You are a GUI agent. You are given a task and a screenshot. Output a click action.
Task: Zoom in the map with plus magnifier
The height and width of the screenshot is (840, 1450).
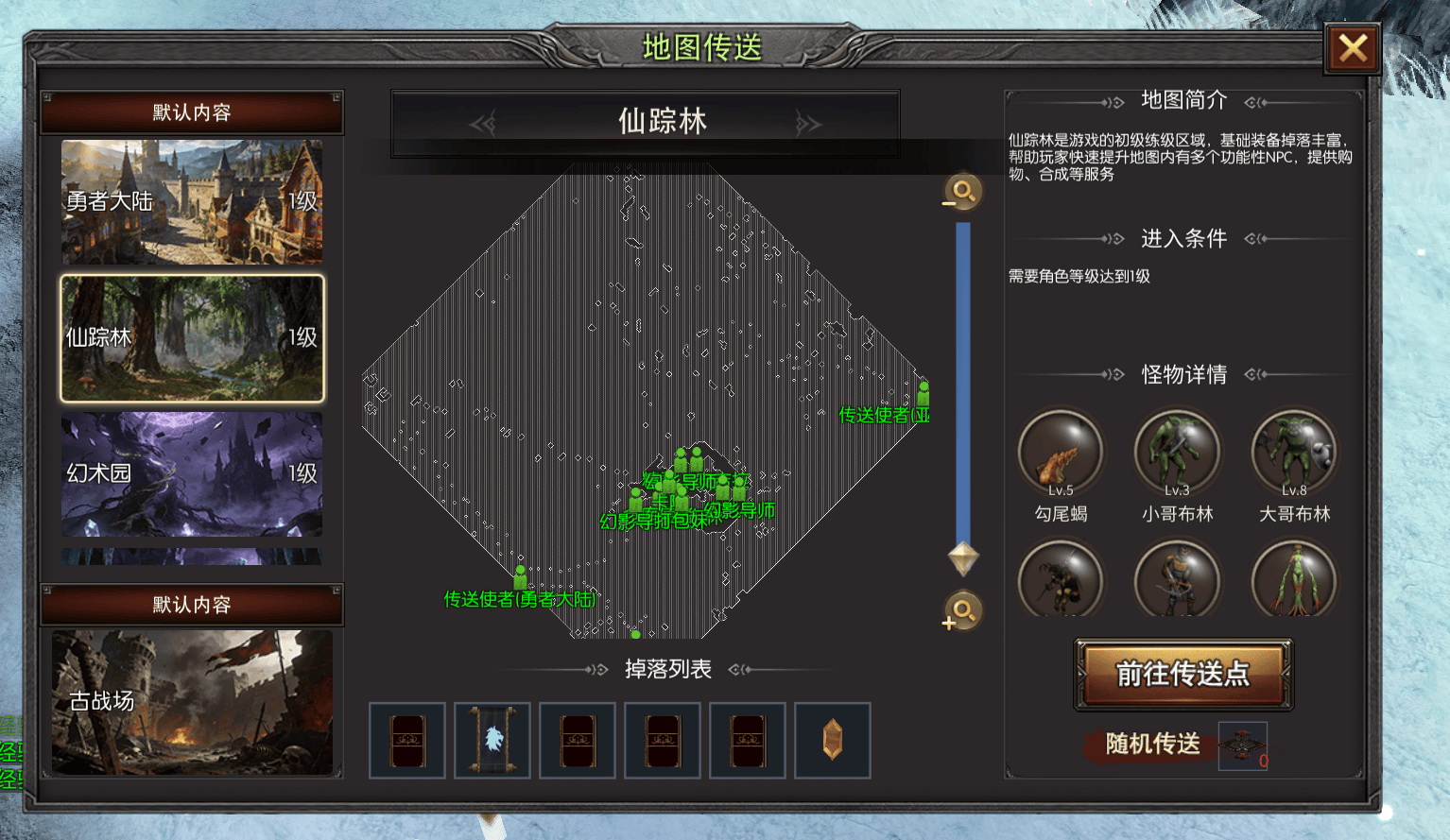962,612
